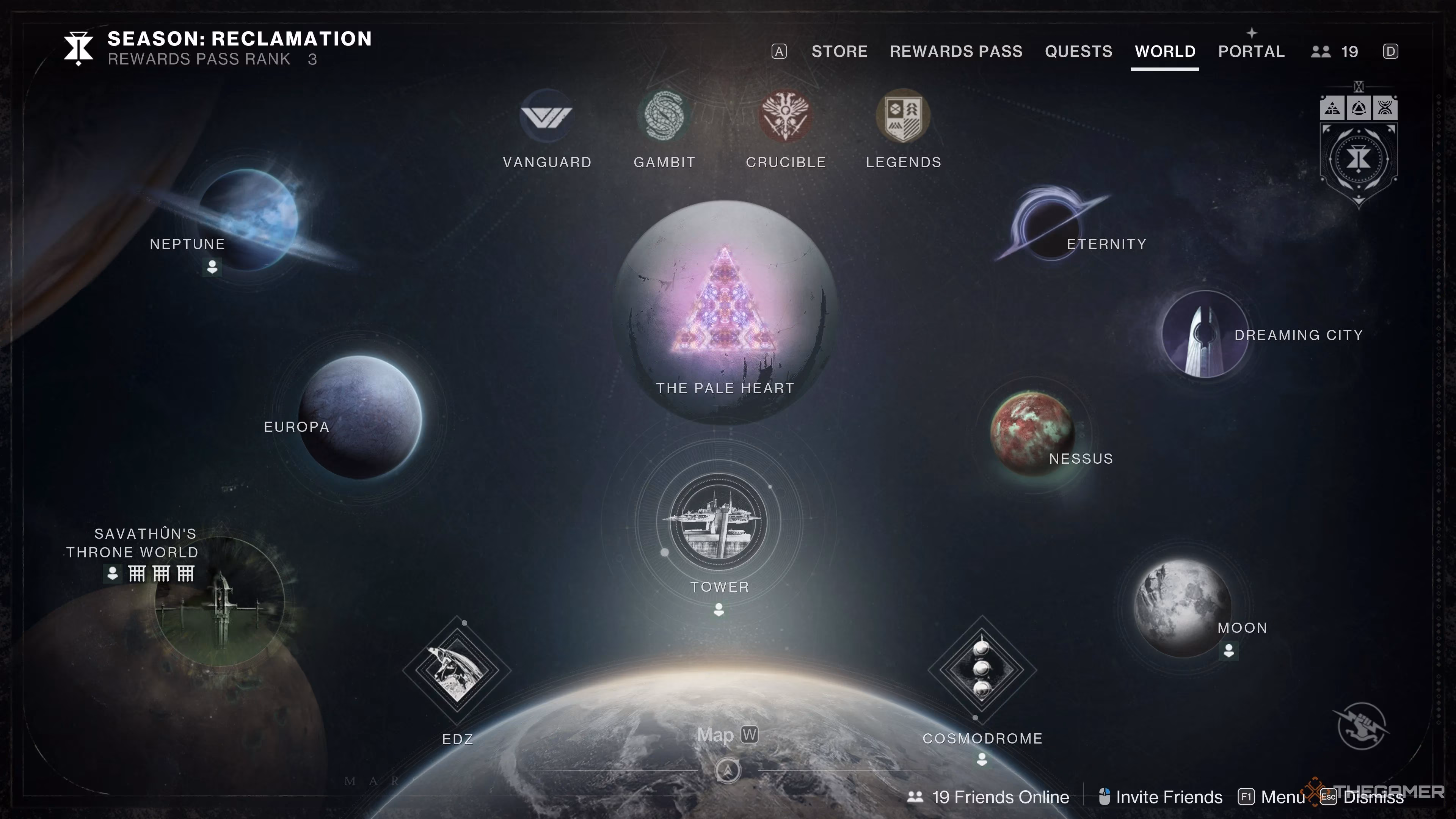Switch to the Store tab
The image size is (1456, 819).
pos(839,52)
